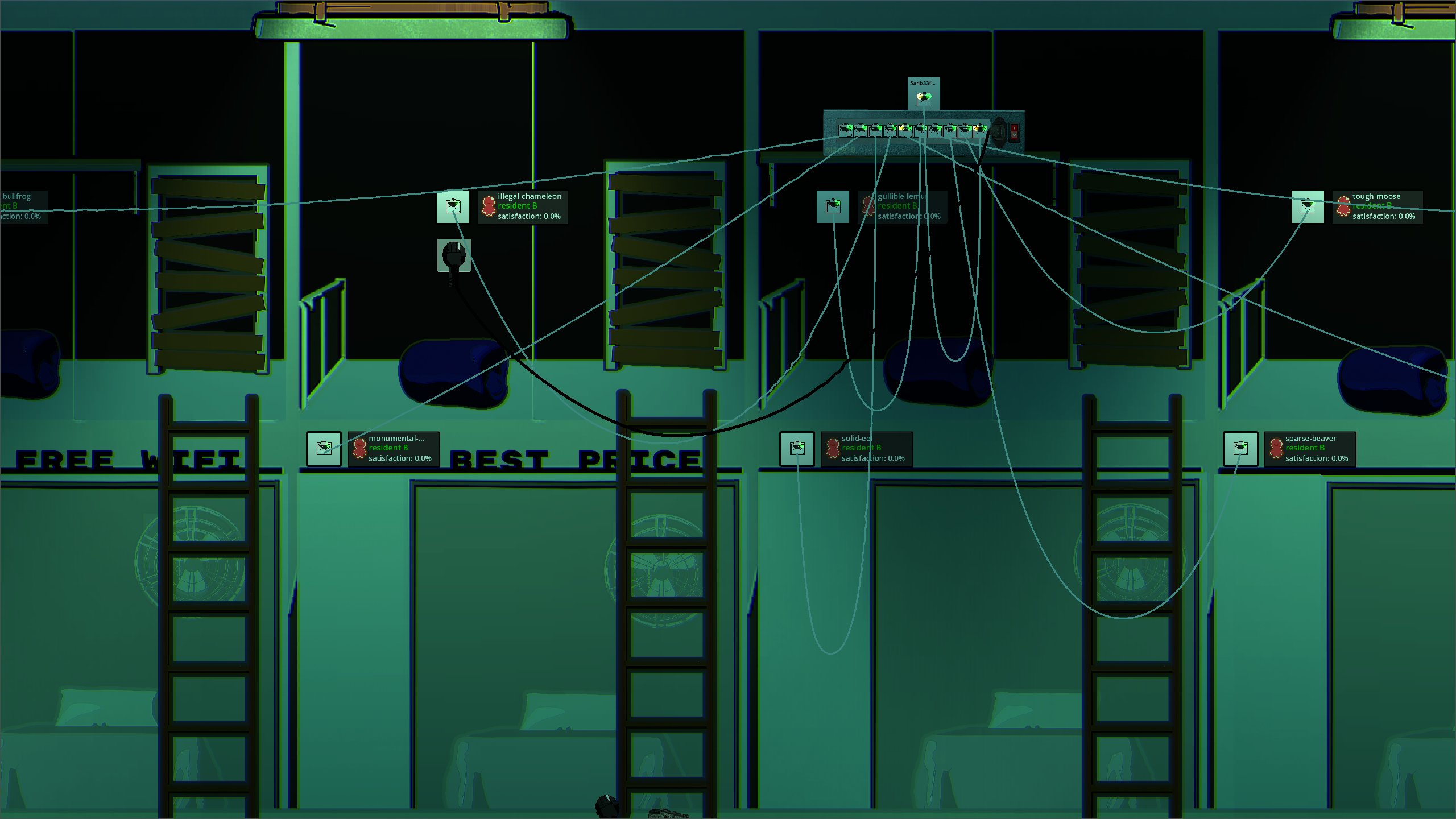Image resolution: width=1456 pixels, height=819 pixels.
Task: Click the red figure icon beside tough-moose
Action: (x=1343, y=205)
